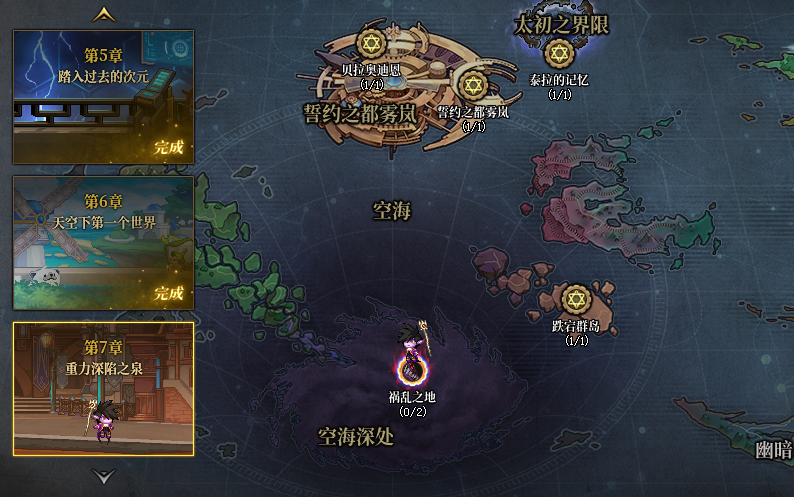
Task: Select the 贝拉奥迪恩 map marker
Action: click(x=371, y=45)
